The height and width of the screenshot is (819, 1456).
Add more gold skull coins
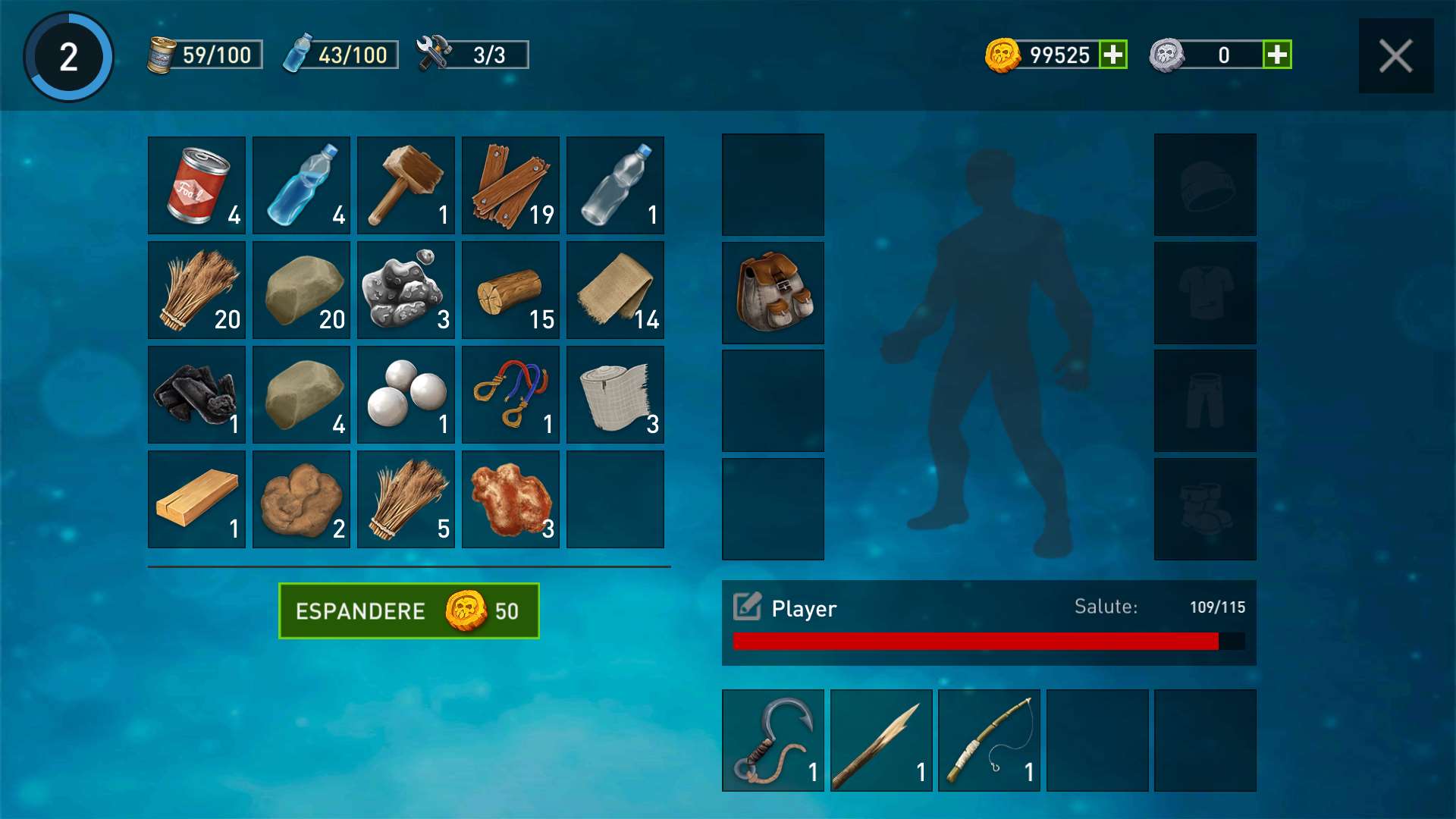click(1113, 55)
